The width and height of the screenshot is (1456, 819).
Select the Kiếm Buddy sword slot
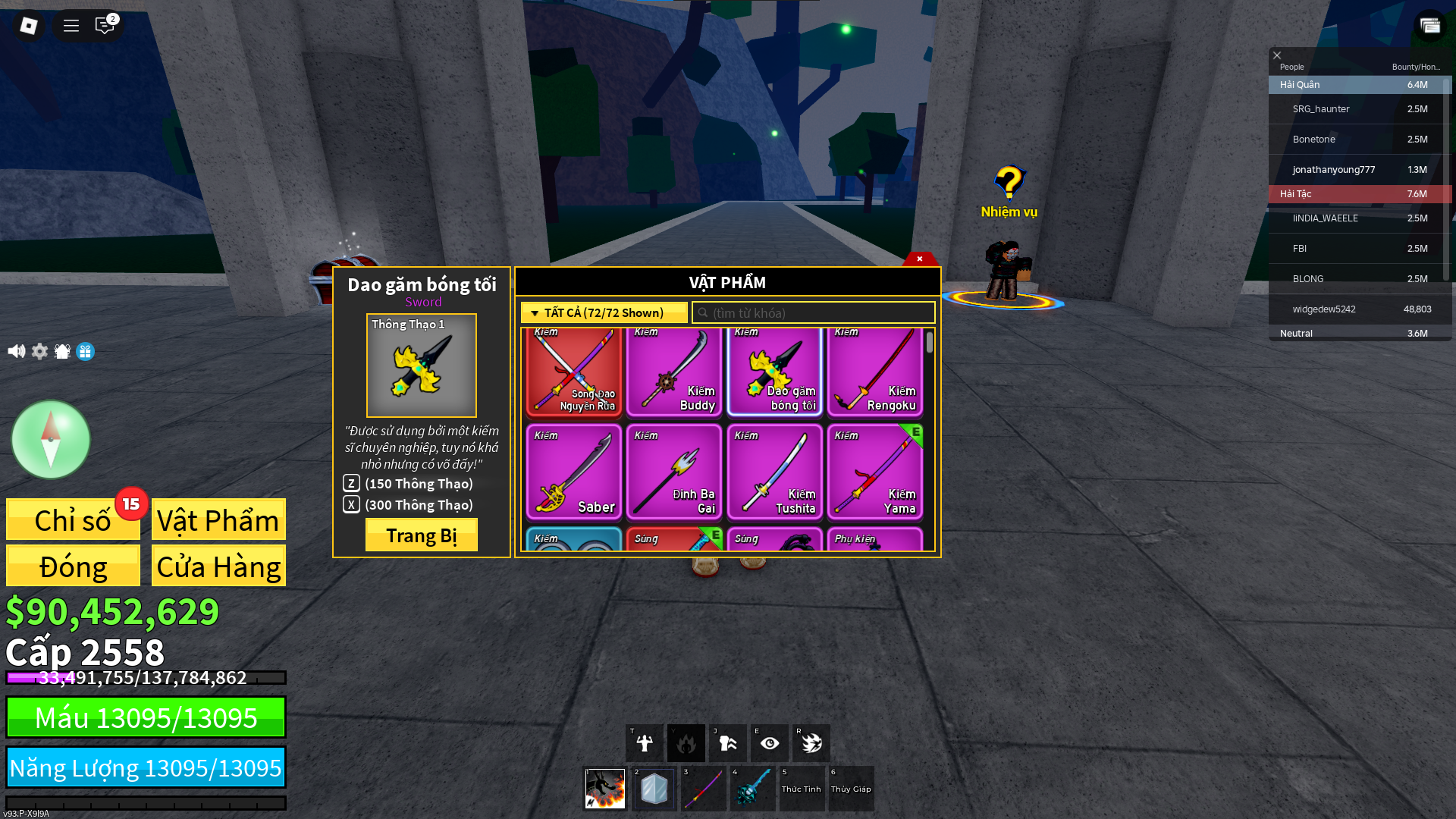point(673,372)
